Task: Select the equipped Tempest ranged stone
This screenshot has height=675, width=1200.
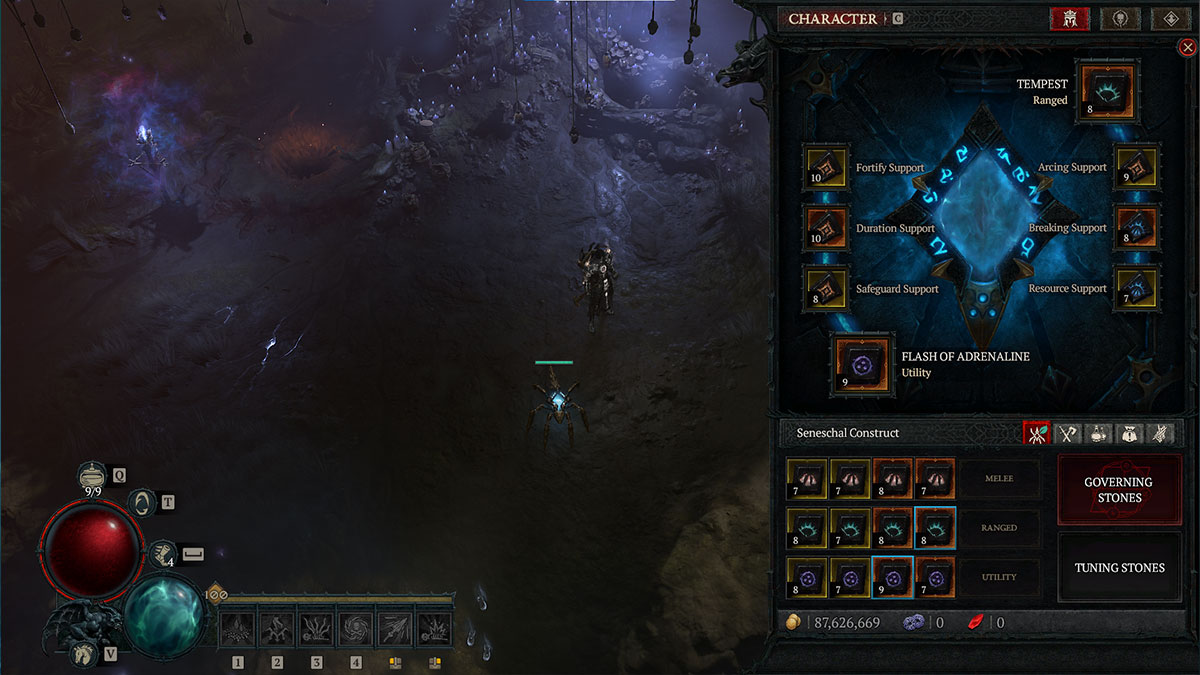Action: tap(1106, 94)
